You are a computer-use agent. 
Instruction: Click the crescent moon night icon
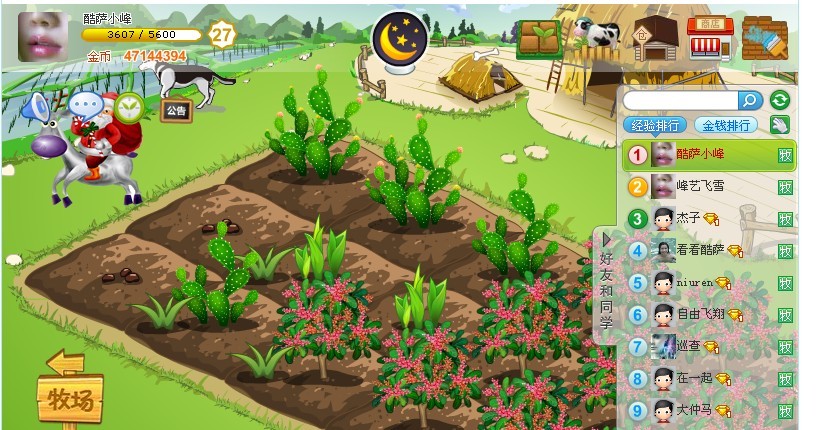coord(400,38)
